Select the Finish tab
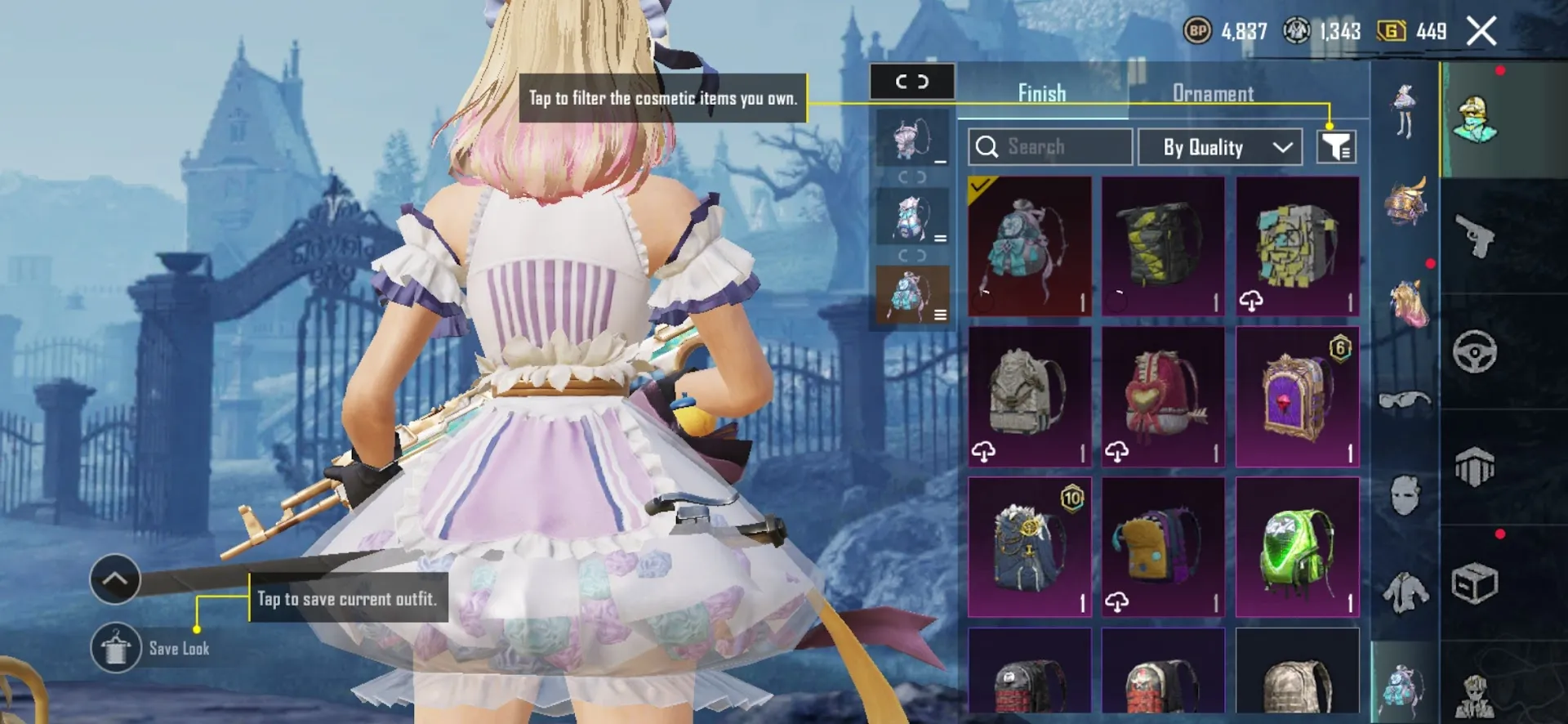 pyautogui.click(x=1041, y=93)
